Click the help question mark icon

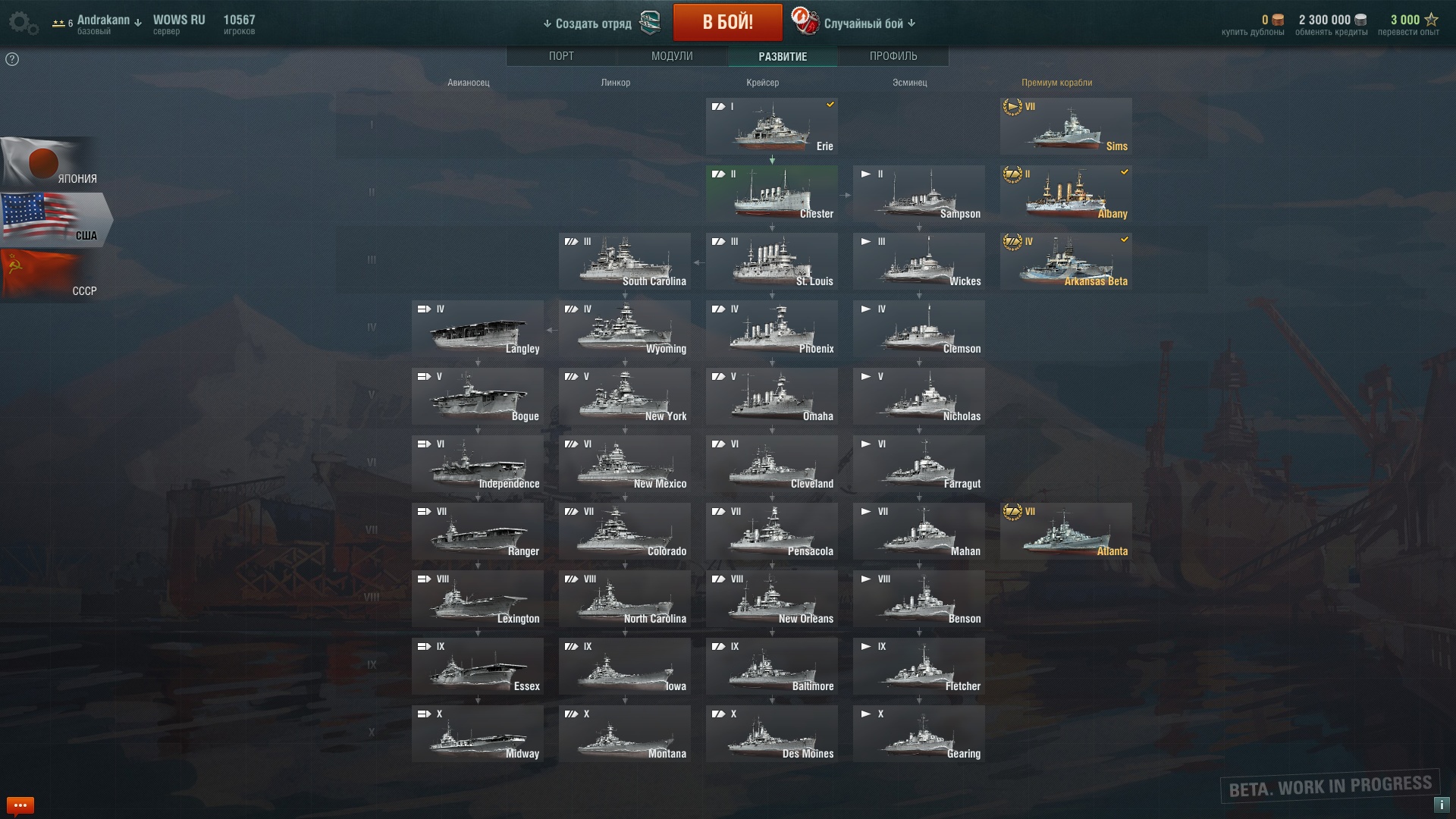point(12,59)
